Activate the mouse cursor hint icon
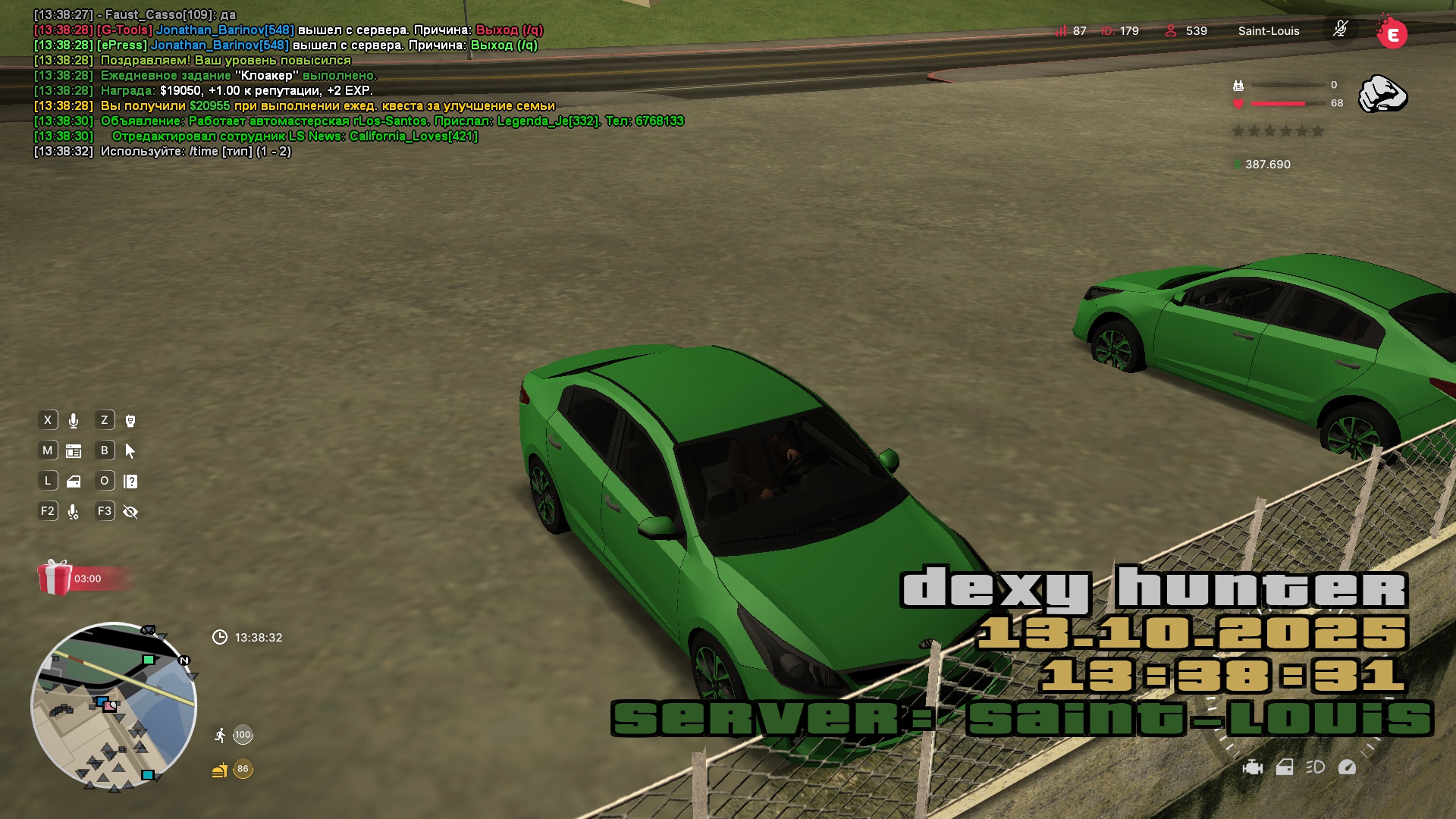The width and height of the screenshot is (1456, 819). tap(130, 451)
